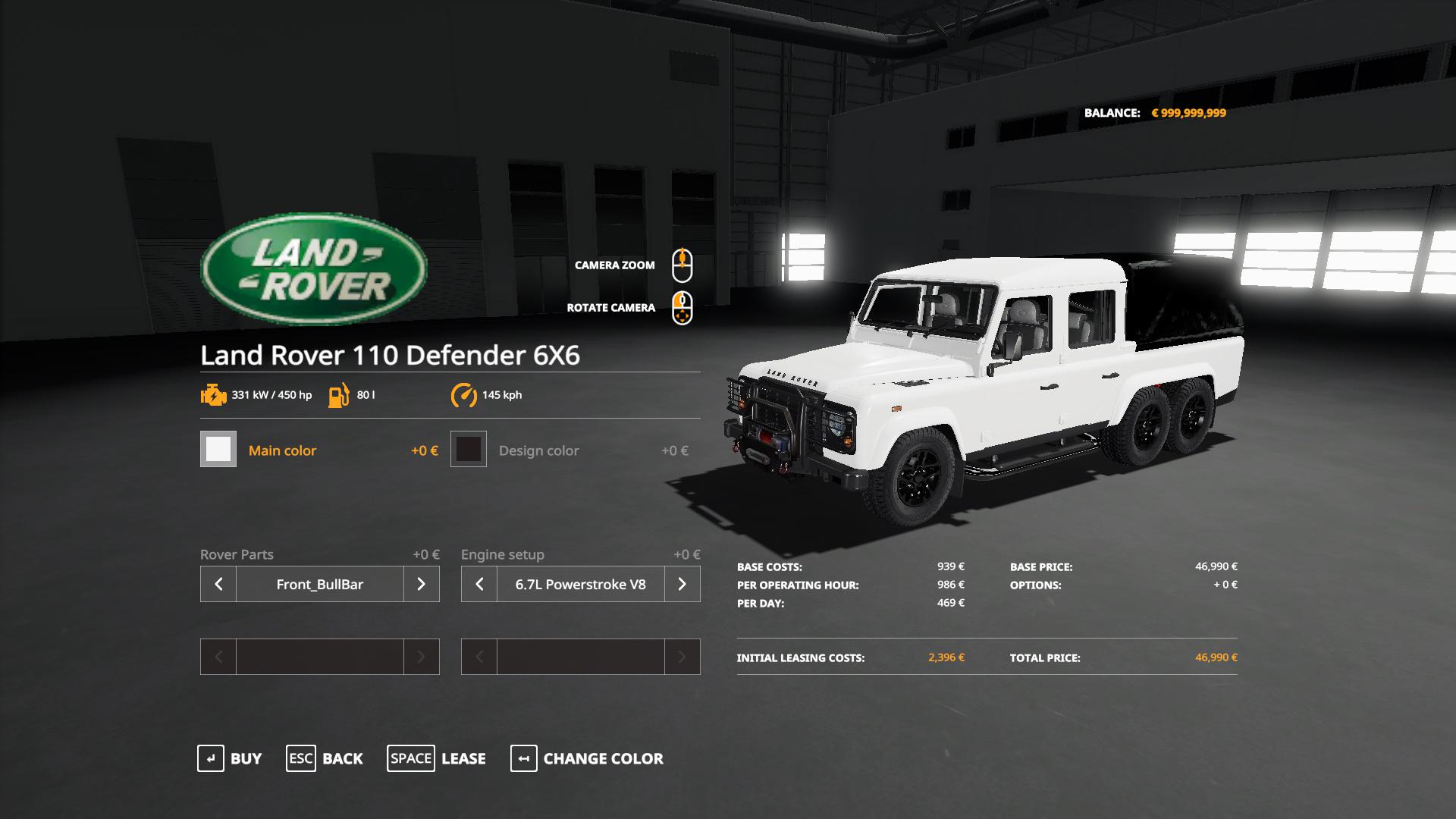Select previous Engine setup option
The width and height of the screenshot is (1456, 819).
point(479,584)
